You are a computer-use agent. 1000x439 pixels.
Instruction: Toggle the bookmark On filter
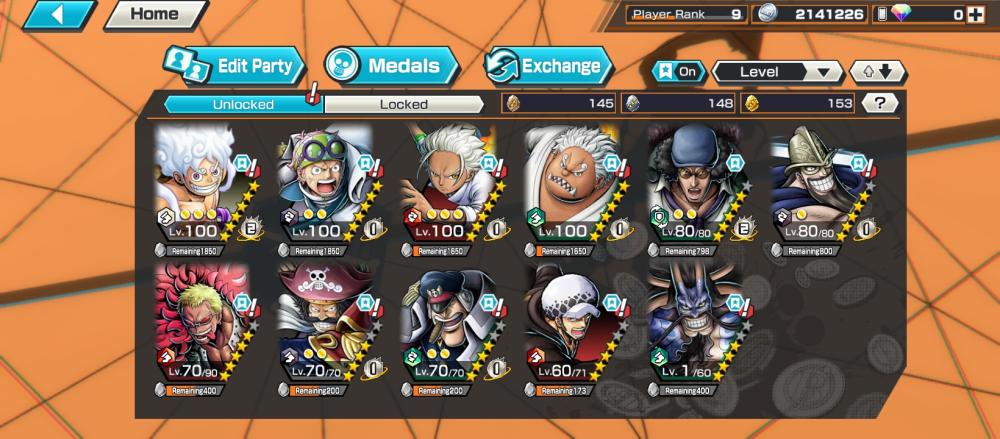point(677,72)
